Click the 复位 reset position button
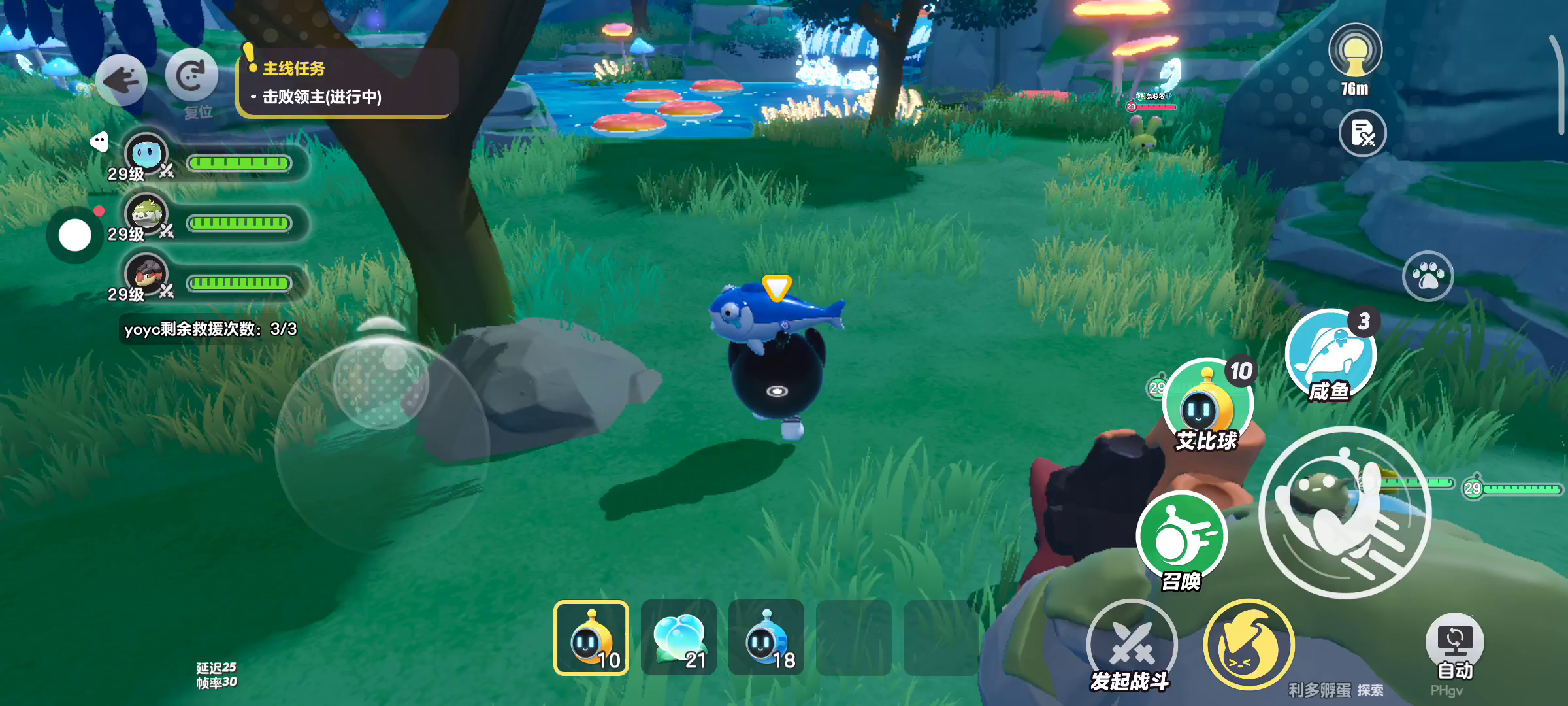The image size is (1568, 706). [x=191, y=77]
